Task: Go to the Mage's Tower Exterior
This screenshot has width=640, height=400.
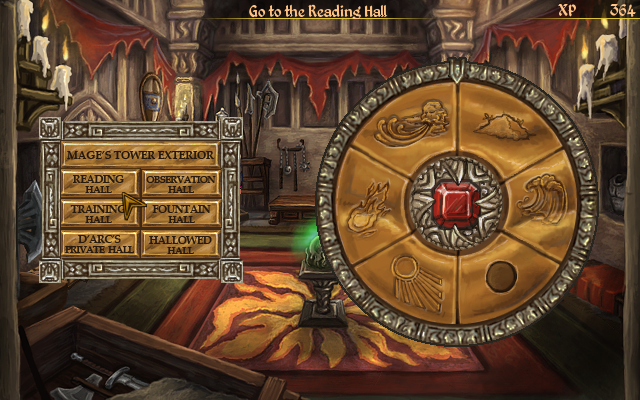Action: click(140, 156)
